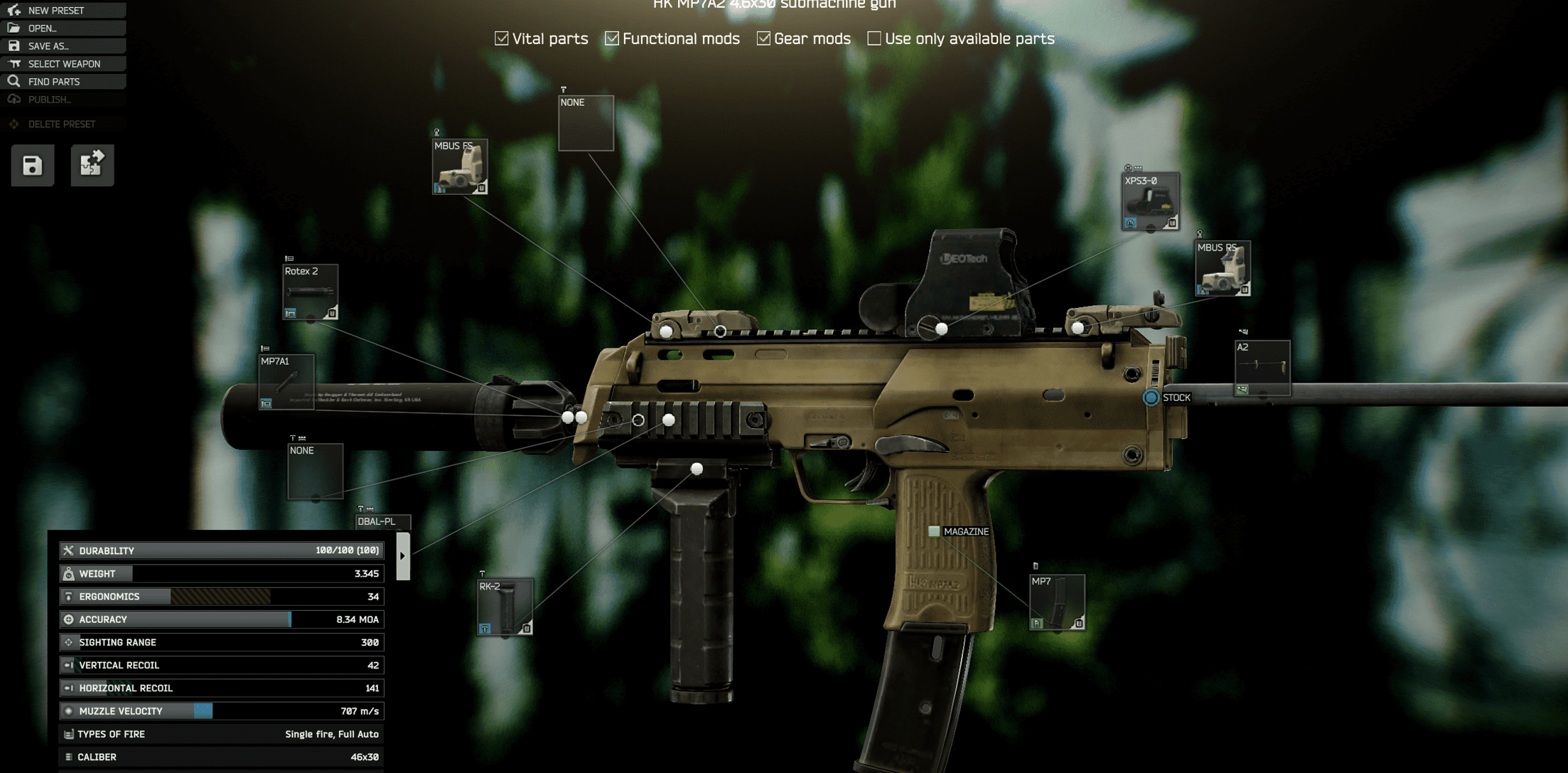
Task: Enable Use only available parts
Action: point(874,38)
